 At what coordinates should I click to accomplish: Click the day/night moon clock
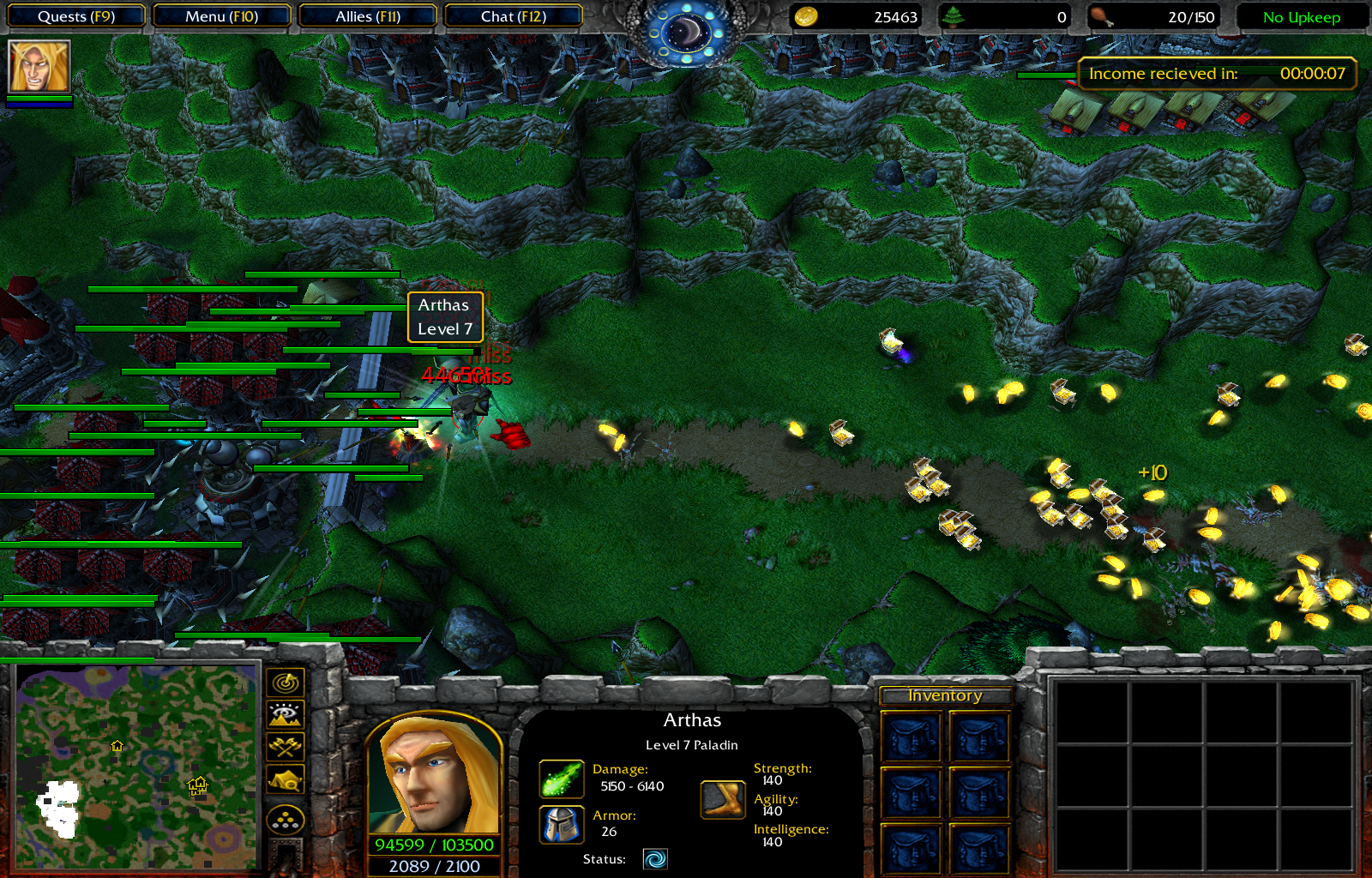point(686,33)
